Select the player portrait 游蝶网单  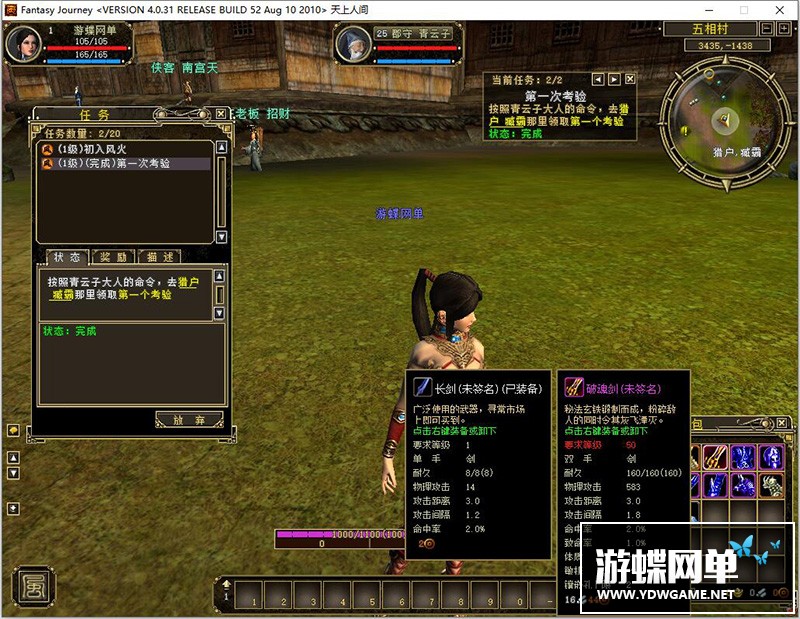(x=25, y=44)
